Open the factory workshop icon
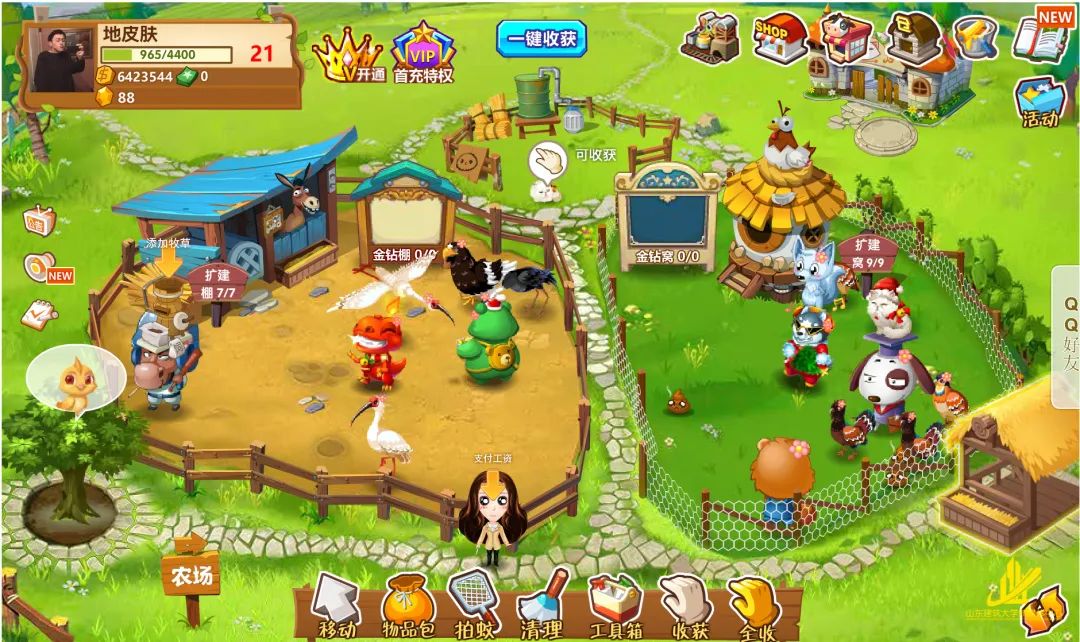This screenshot has height=642, width=1080. point(709,38)
